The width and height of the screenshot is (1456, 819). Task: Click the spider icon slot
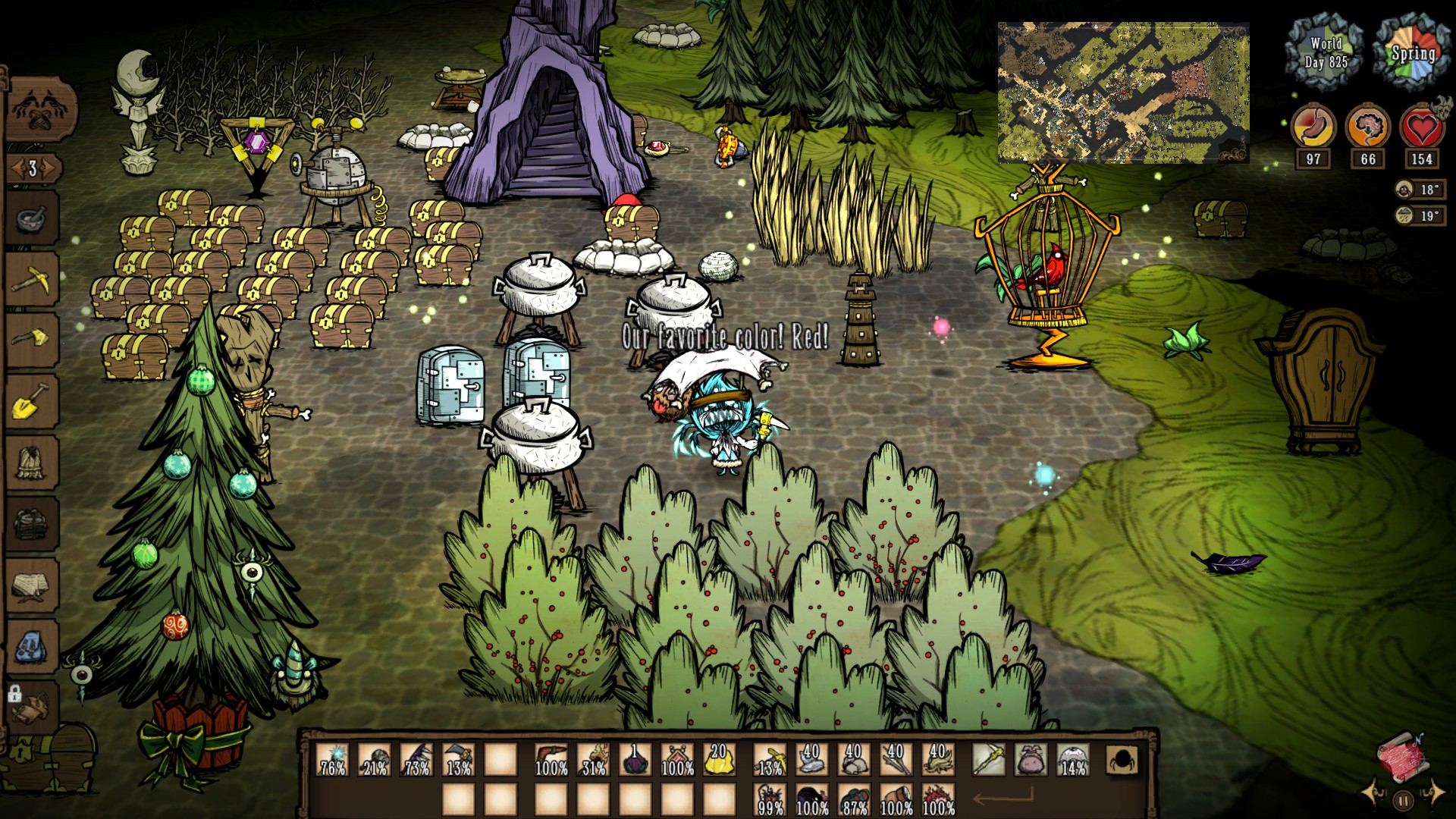click(x=1122, y=759)
